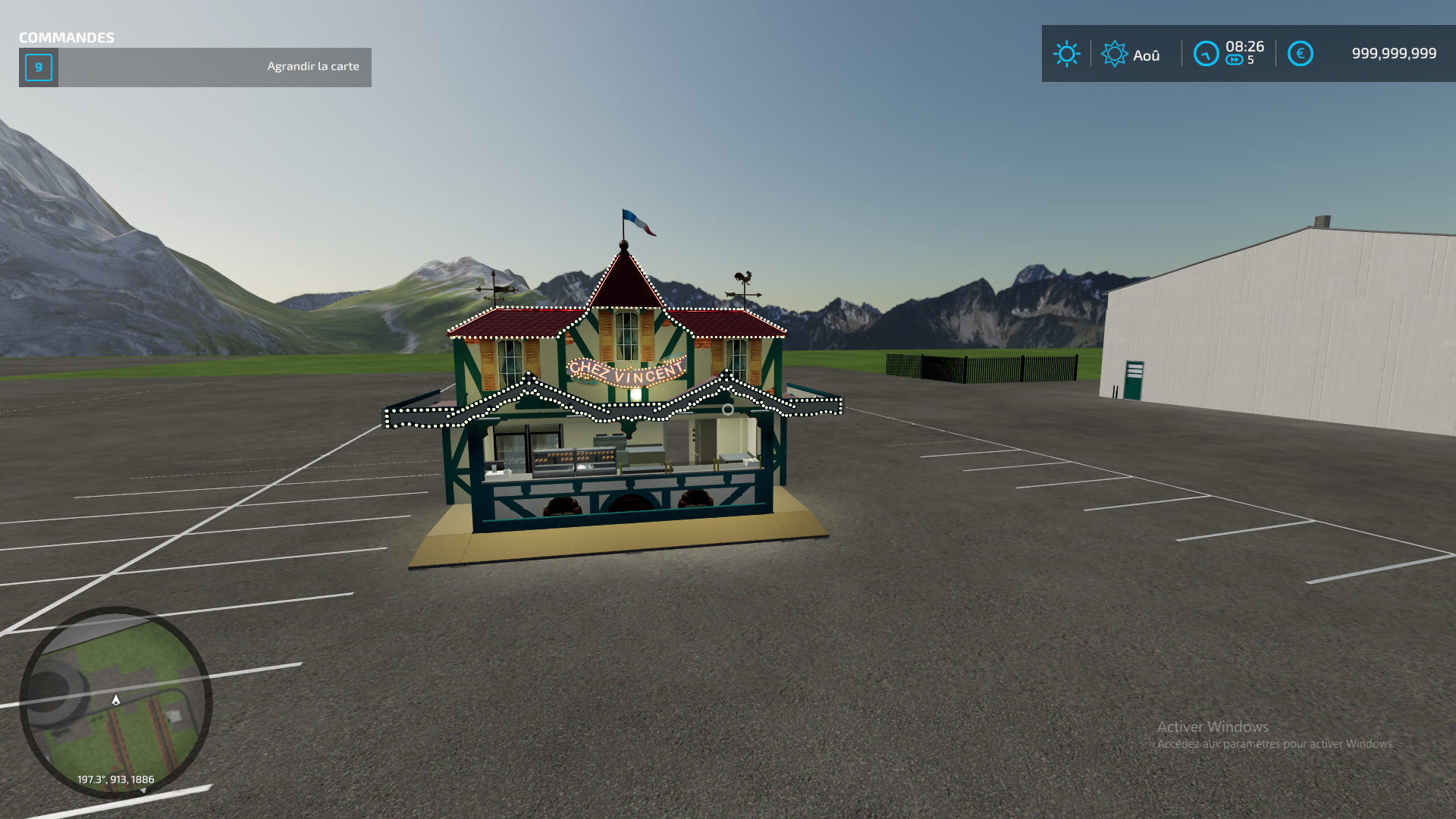The image size is (1456, 819).
Task: Open finances via the euro icon
Action: point(1301,54)
